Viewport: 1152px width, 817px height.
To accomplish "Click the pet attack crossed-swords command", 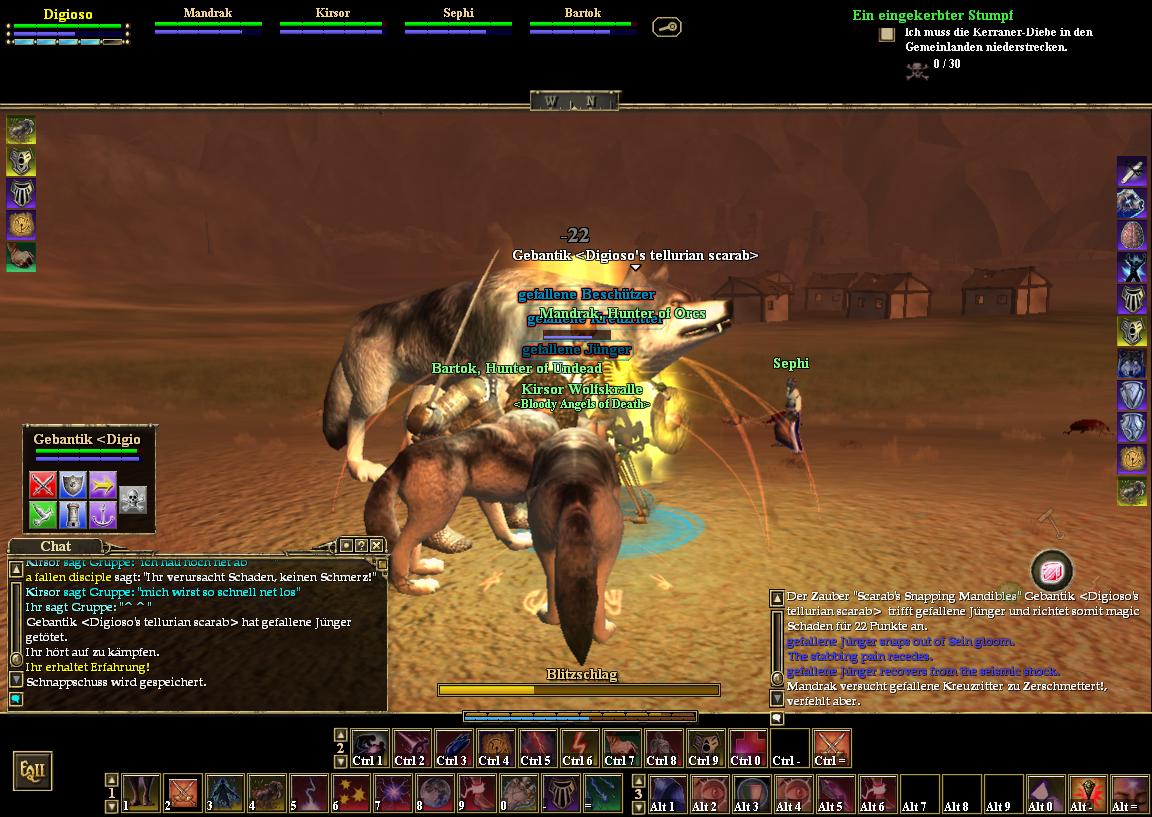I will pos(42,485).
